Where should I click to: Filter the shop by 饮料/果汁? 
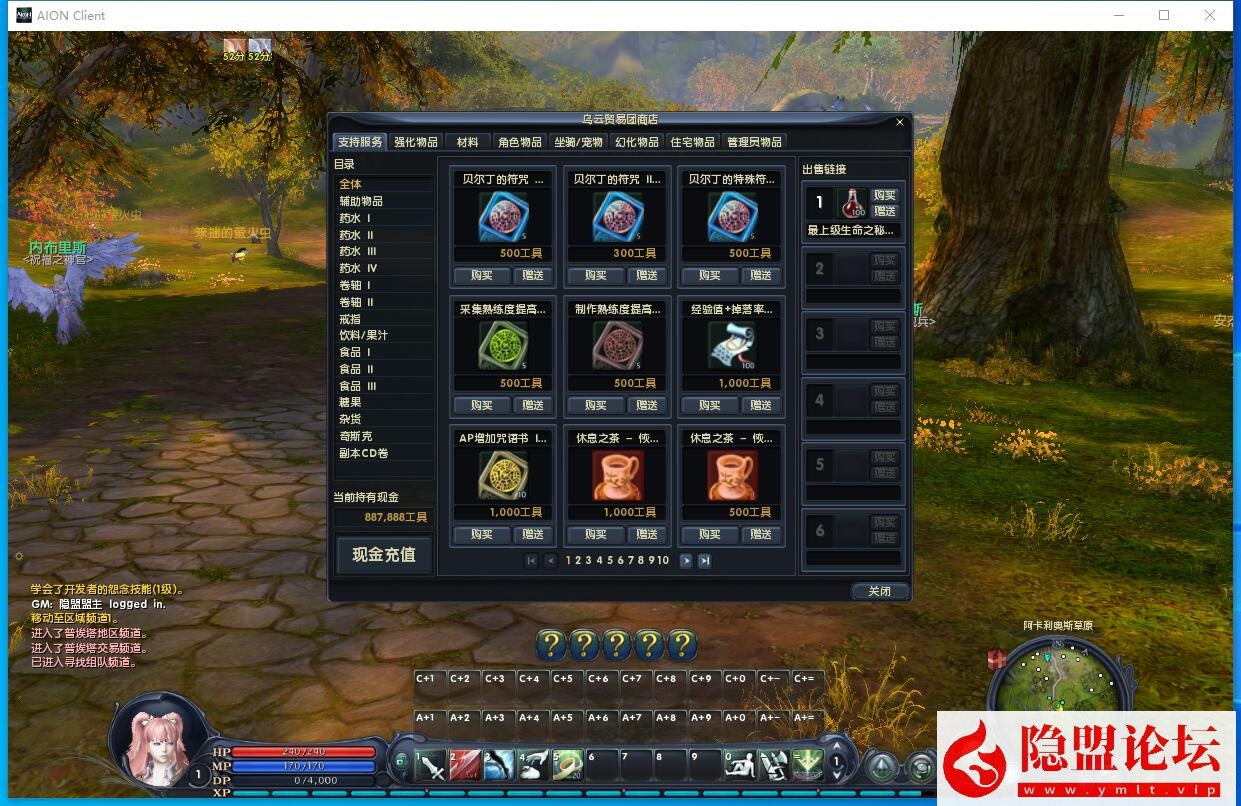click(x=362, y=335)
